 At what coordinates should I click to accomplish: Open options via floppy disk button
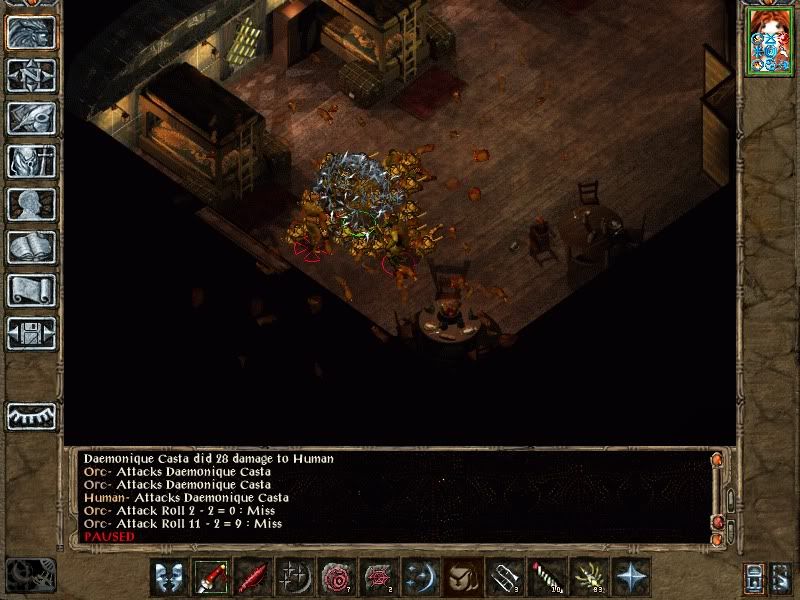point(31,332)
